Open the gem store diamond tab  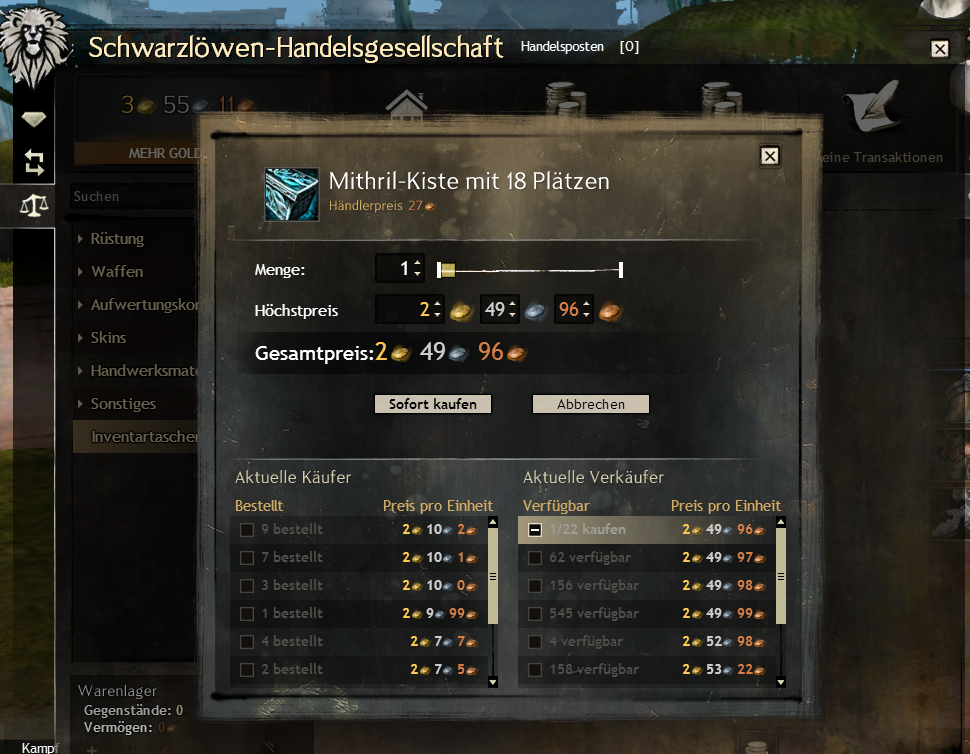tap(34, 119)
